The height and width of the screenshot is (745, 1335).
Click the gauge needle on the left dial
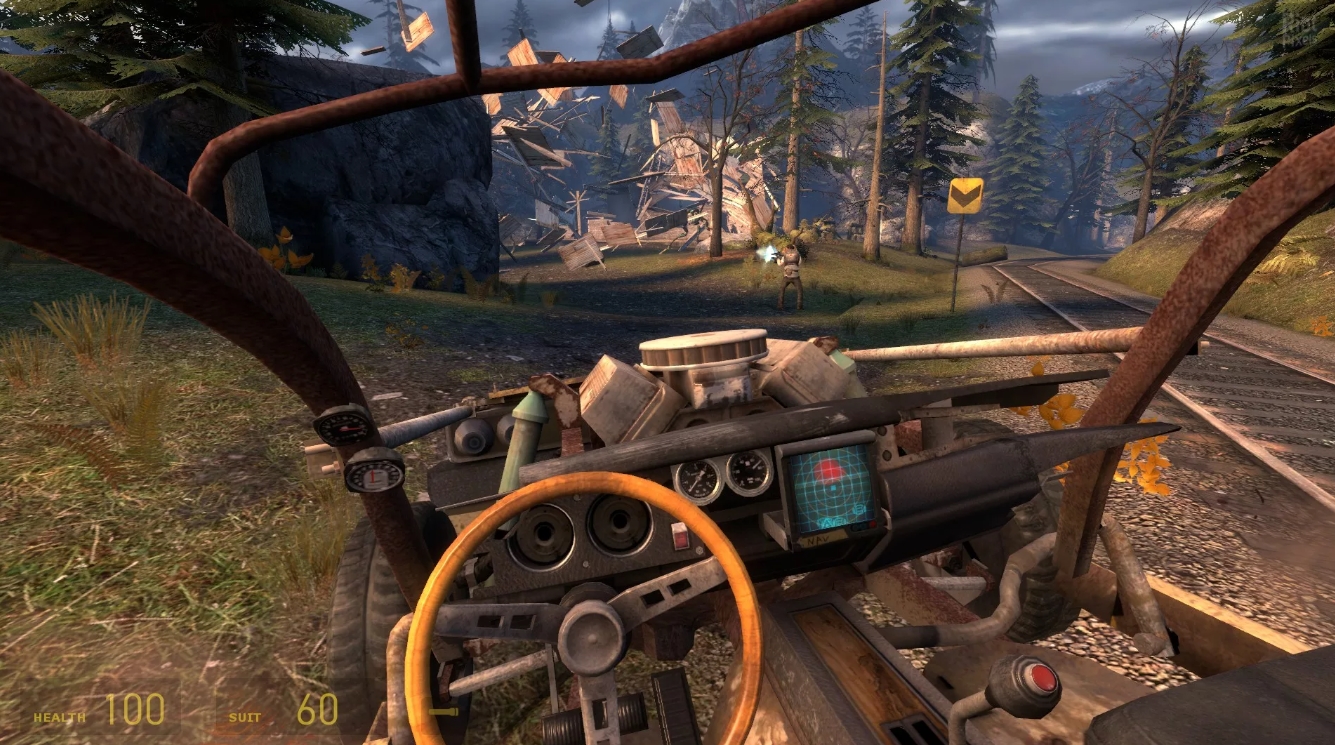(696, 482)
